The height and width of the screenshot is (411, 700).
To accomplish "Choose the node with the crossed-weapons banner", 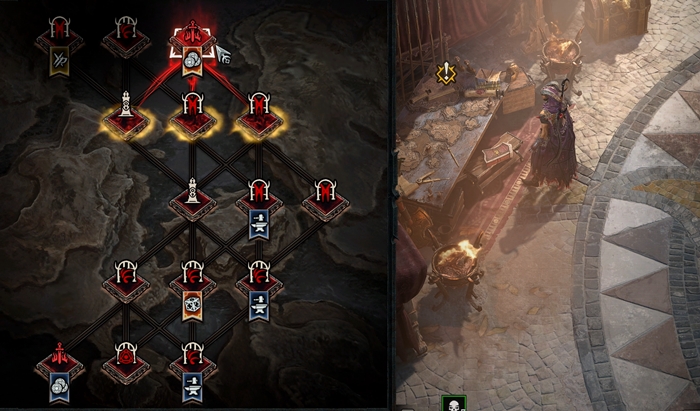I will tap(59, 38).
